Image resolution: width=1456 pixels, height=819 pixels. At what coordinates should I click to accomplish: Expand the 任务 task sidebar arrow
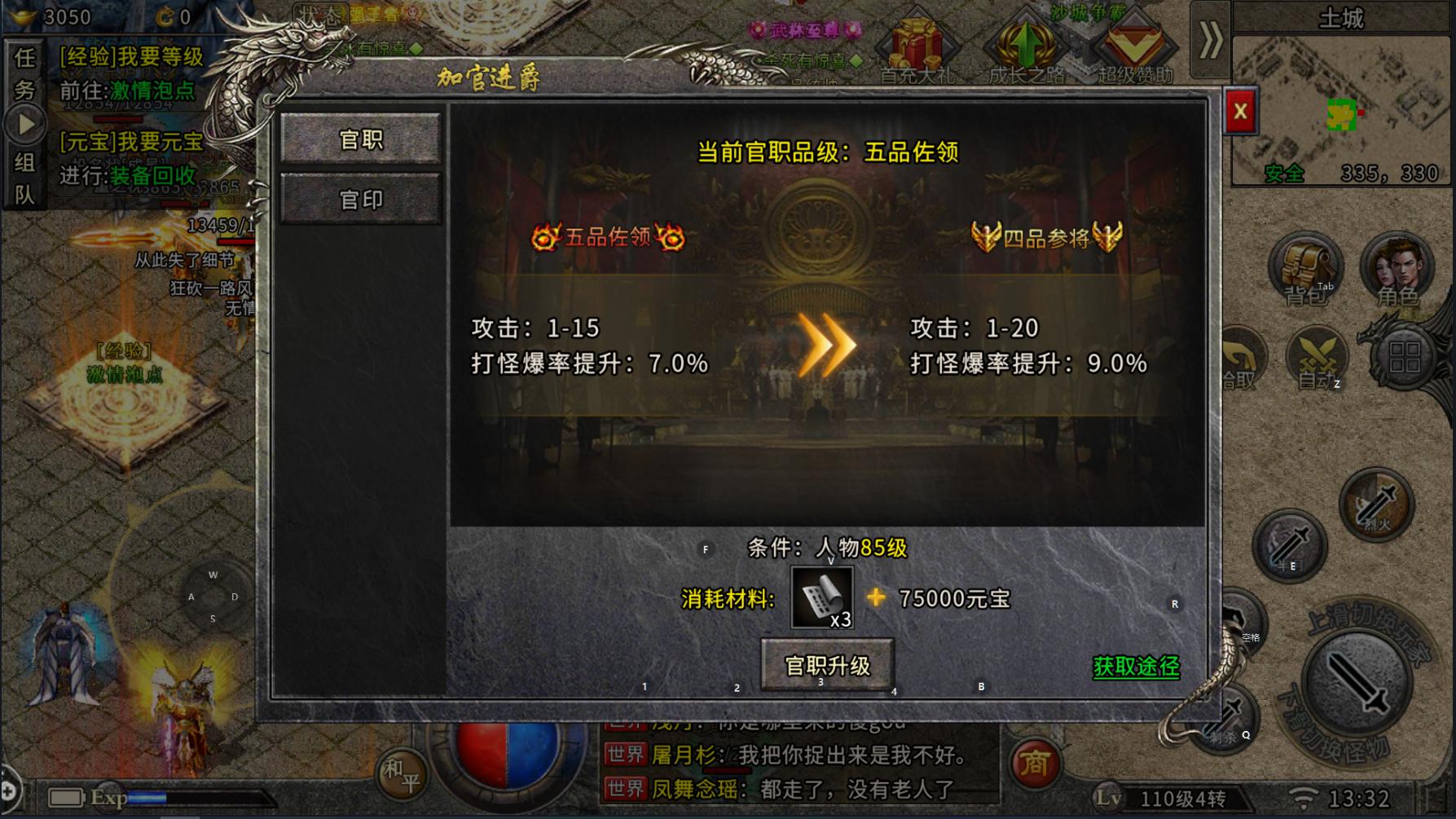point(27,122)
